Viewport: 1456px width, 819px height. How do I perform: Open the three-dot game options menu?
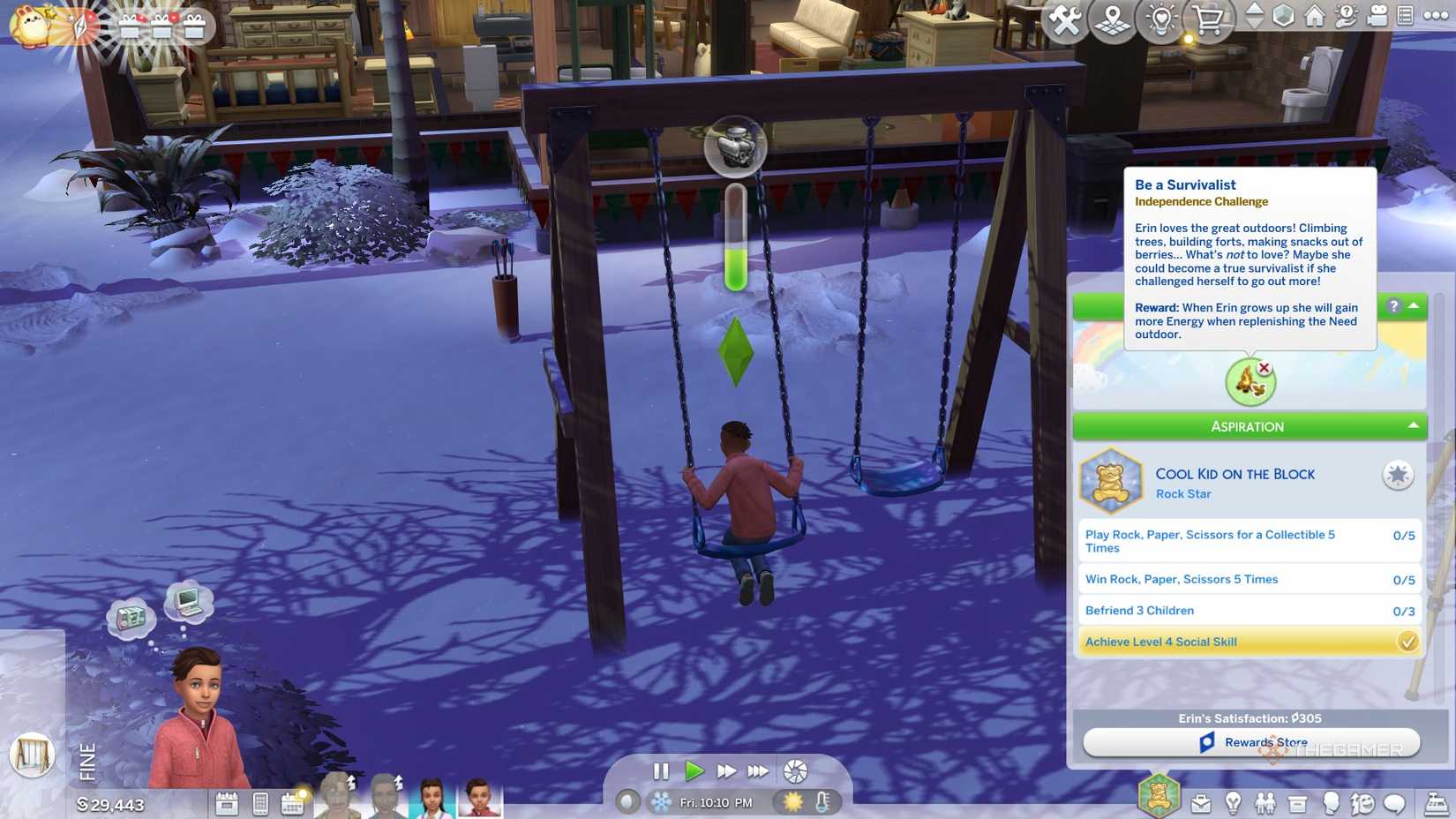1436,15
